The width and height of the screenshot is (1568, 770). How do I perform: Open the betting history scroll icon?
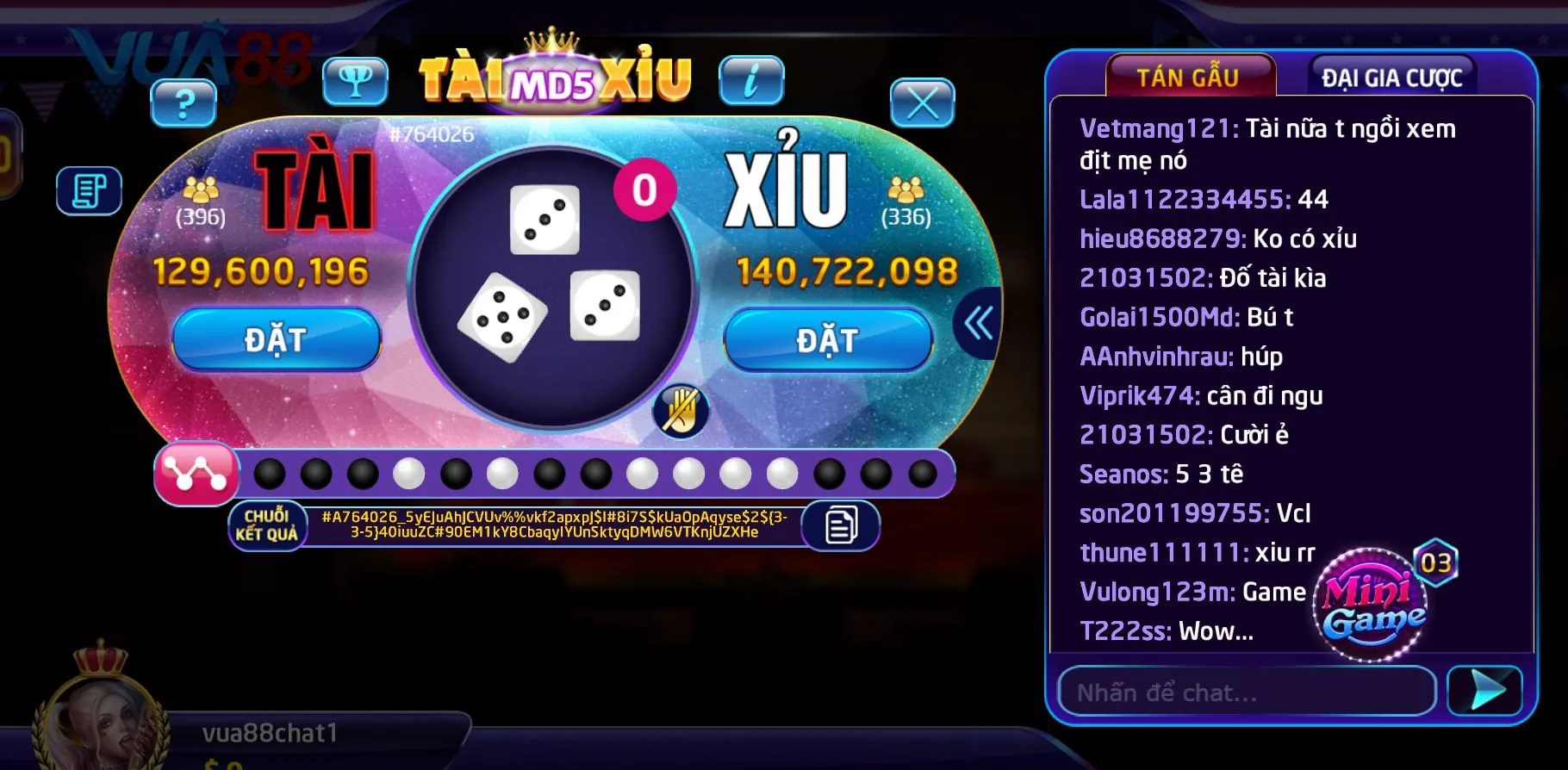coord(89,190)
